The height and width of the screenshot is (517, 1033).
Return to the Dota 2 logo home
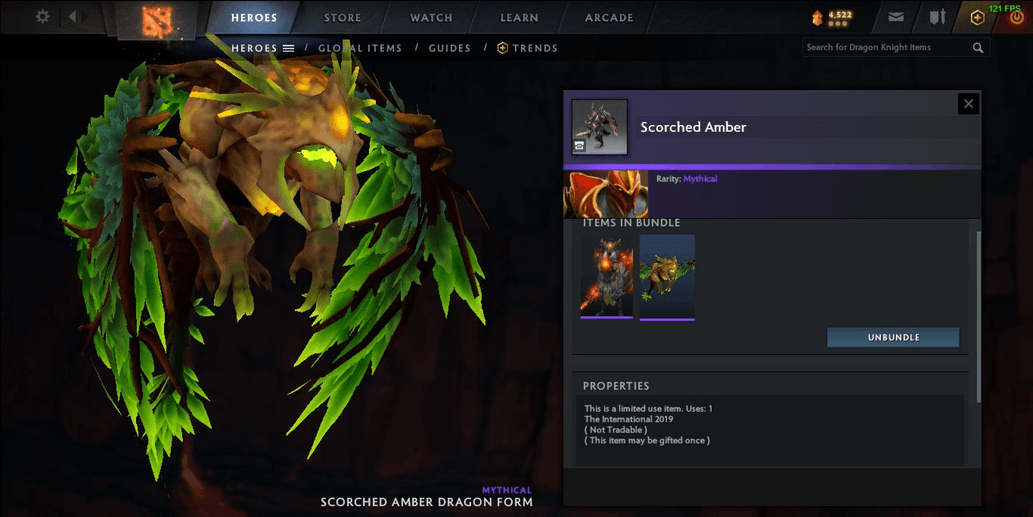point(157,17)
